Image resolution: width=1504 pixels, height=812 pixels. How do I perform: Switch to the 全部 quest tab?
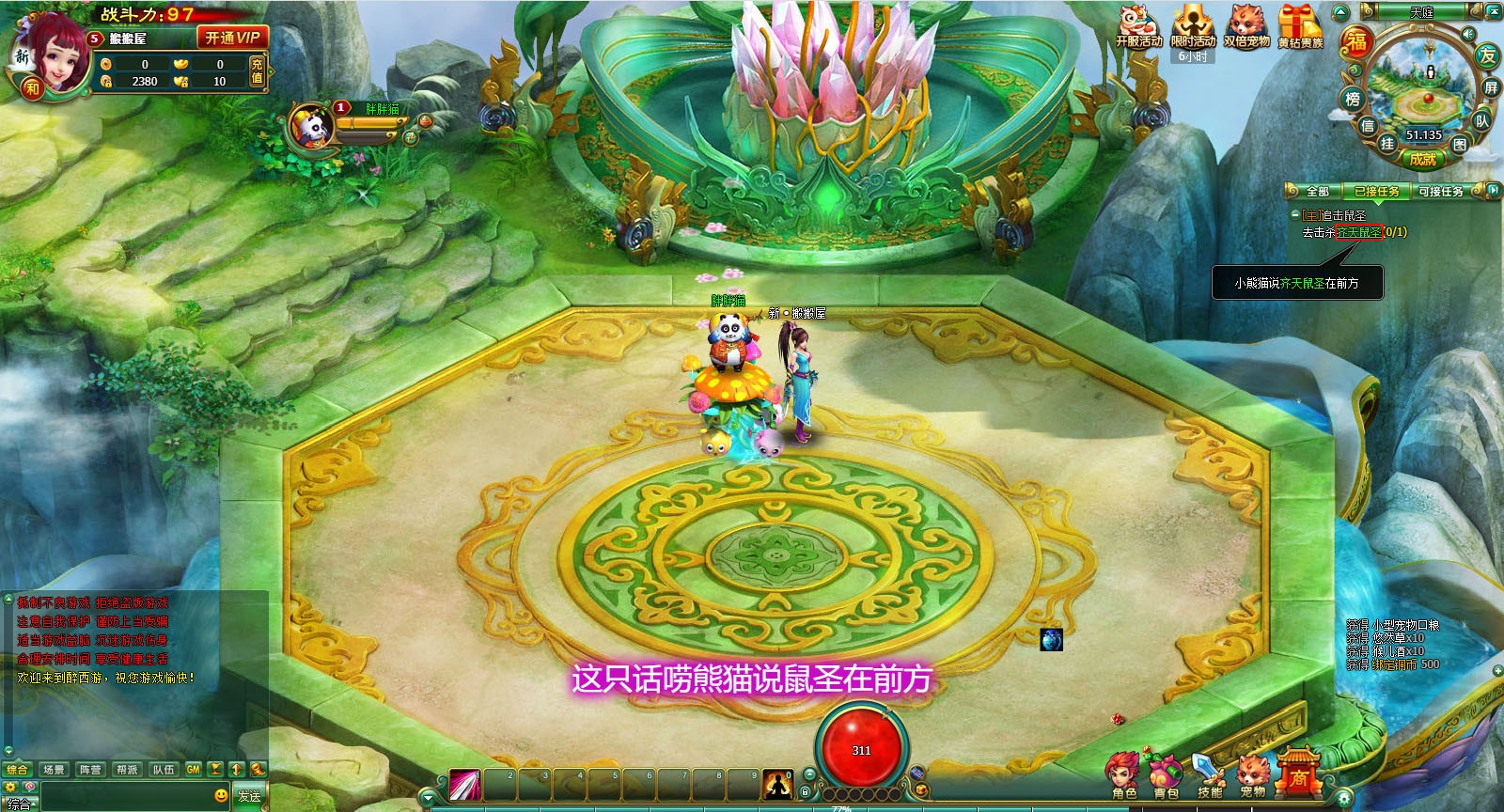(x=1317, y=192)
